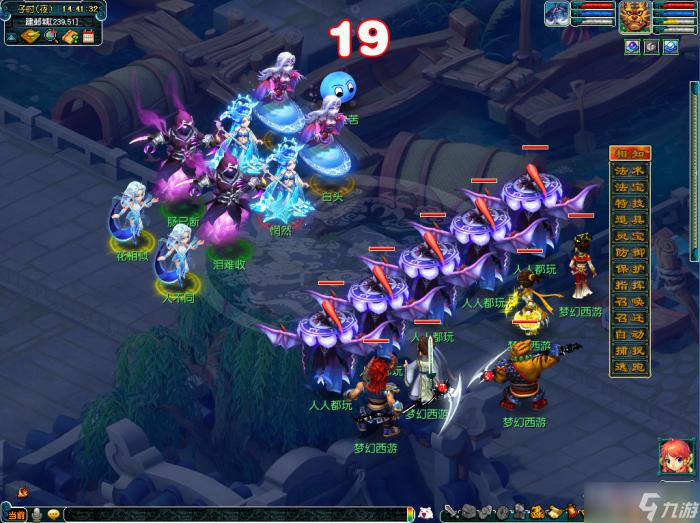Choose the 捕捉 capture command

628,350
